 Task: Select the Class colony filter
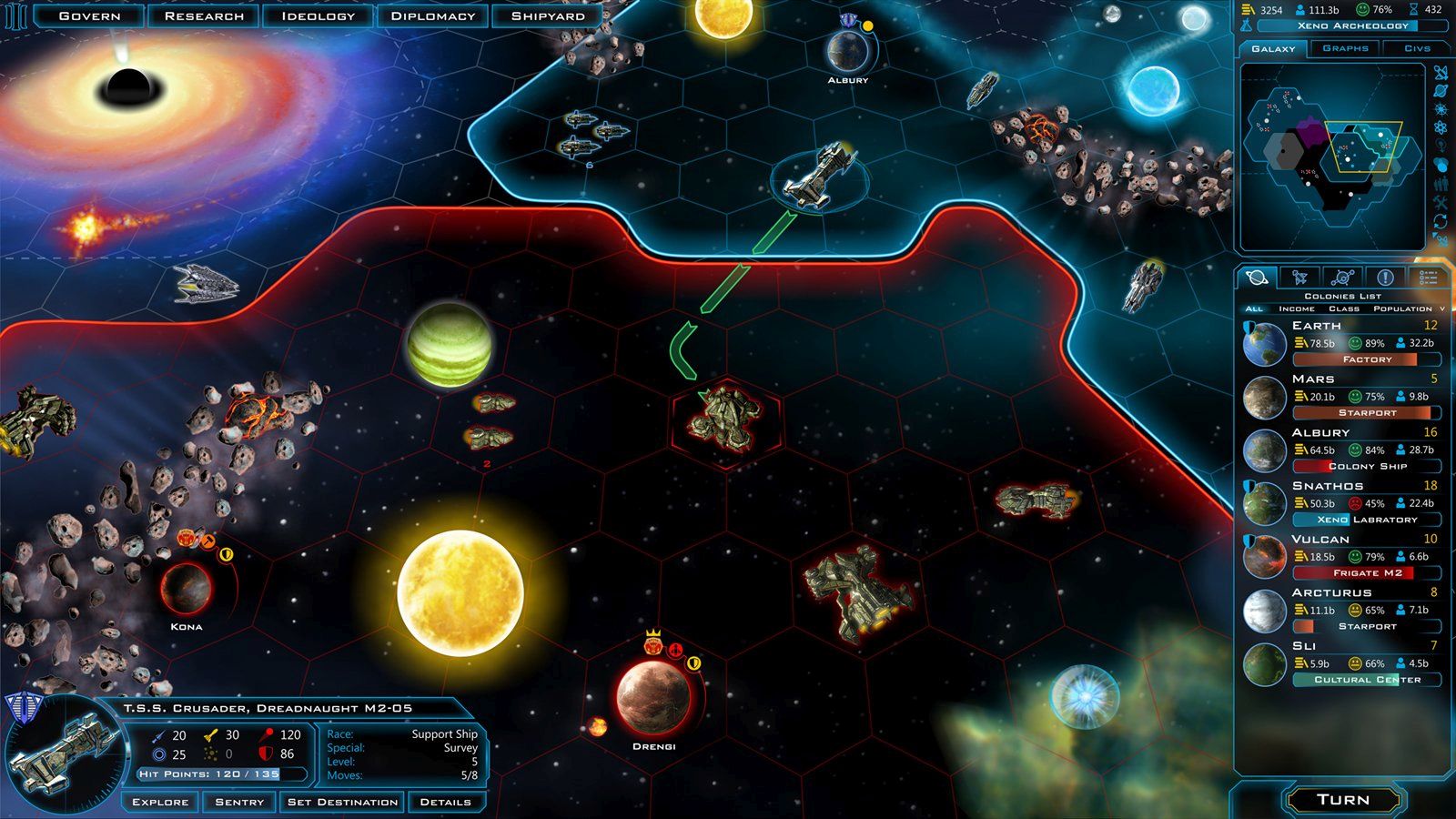click(1344, 308)
